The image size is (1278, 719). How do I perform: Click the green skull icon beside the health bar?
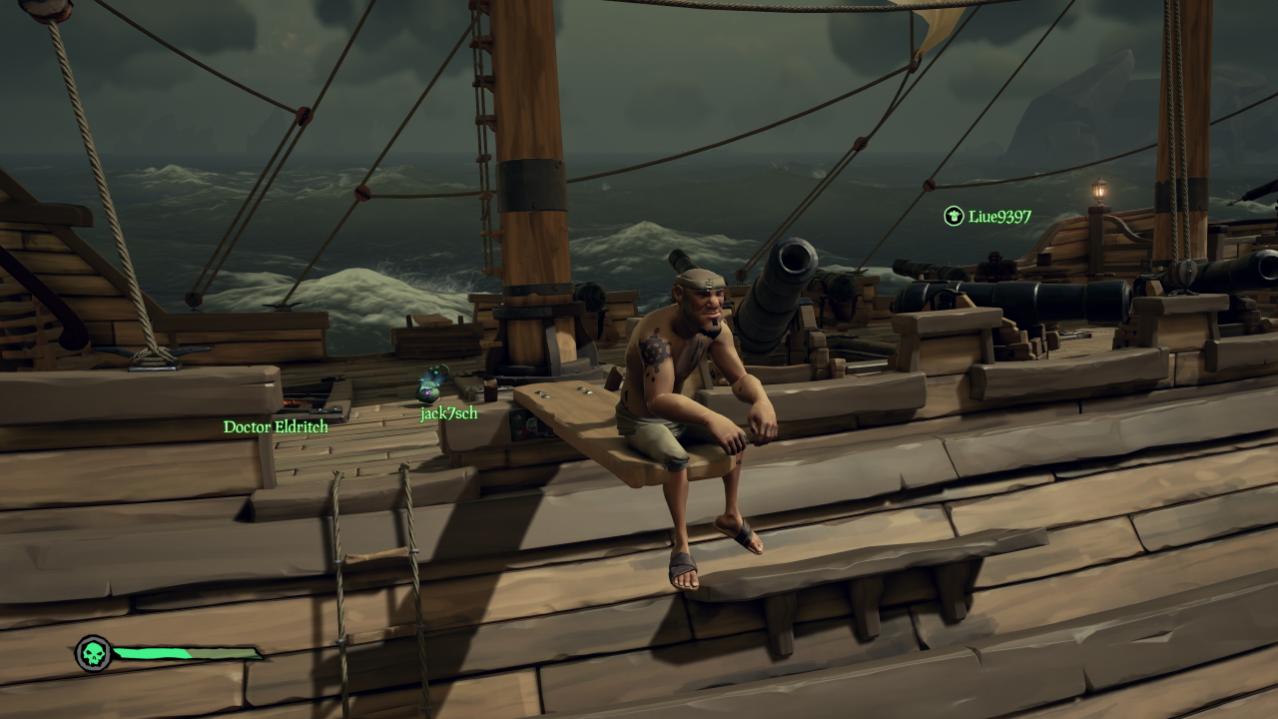click(x=93, y=654)
